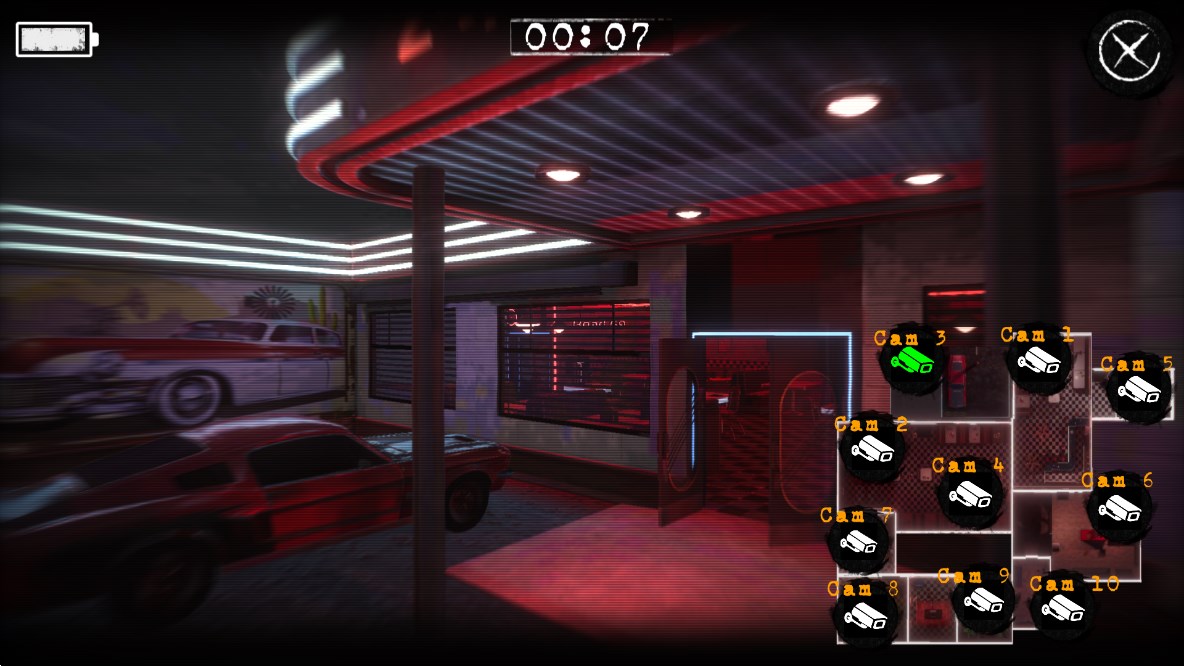Open the Cam 5 camera view

click(x=1138, y=388)
